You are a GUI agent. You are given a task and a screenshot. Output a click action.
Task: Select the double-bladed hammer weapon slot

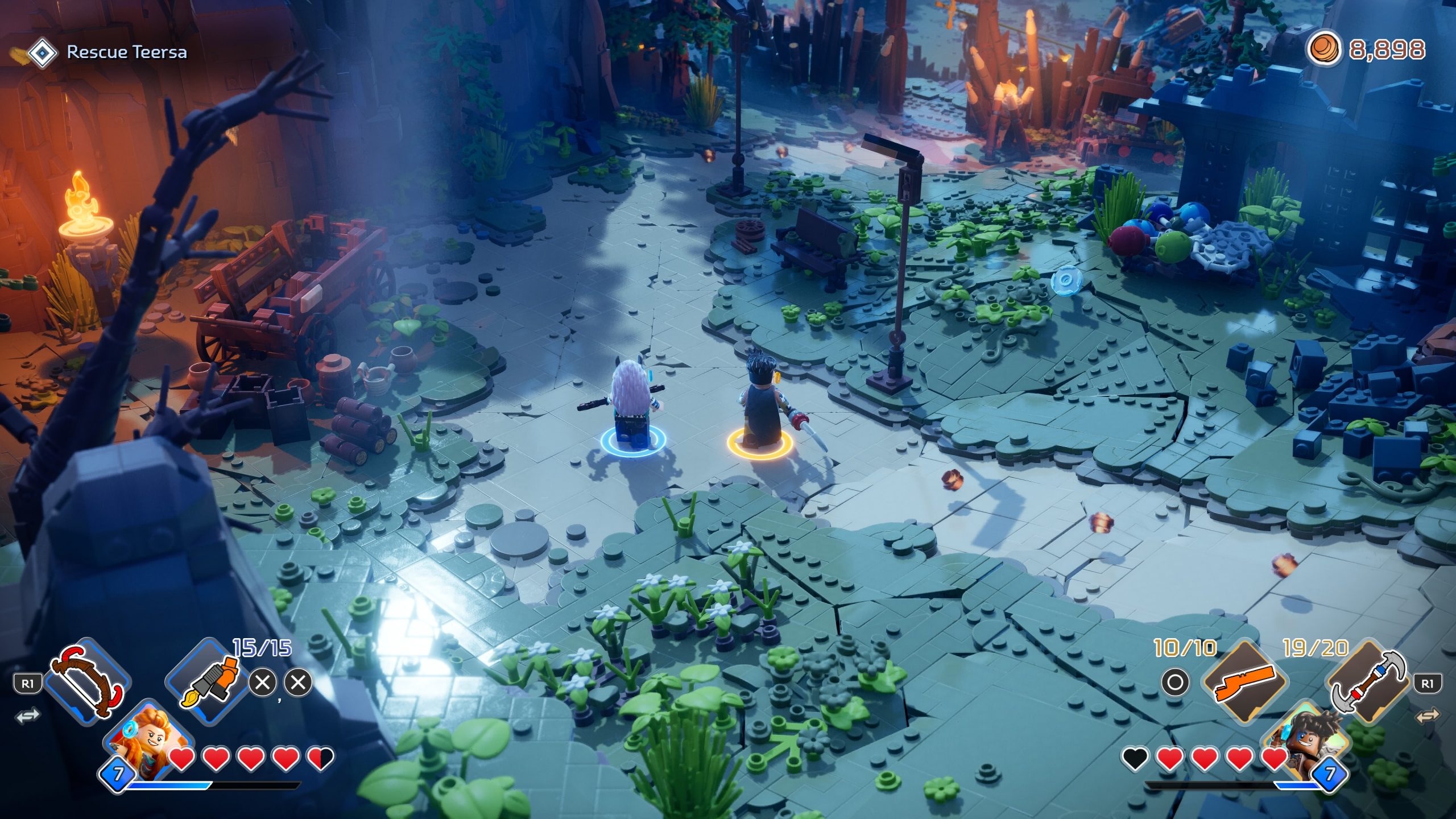click(1366, 681)
